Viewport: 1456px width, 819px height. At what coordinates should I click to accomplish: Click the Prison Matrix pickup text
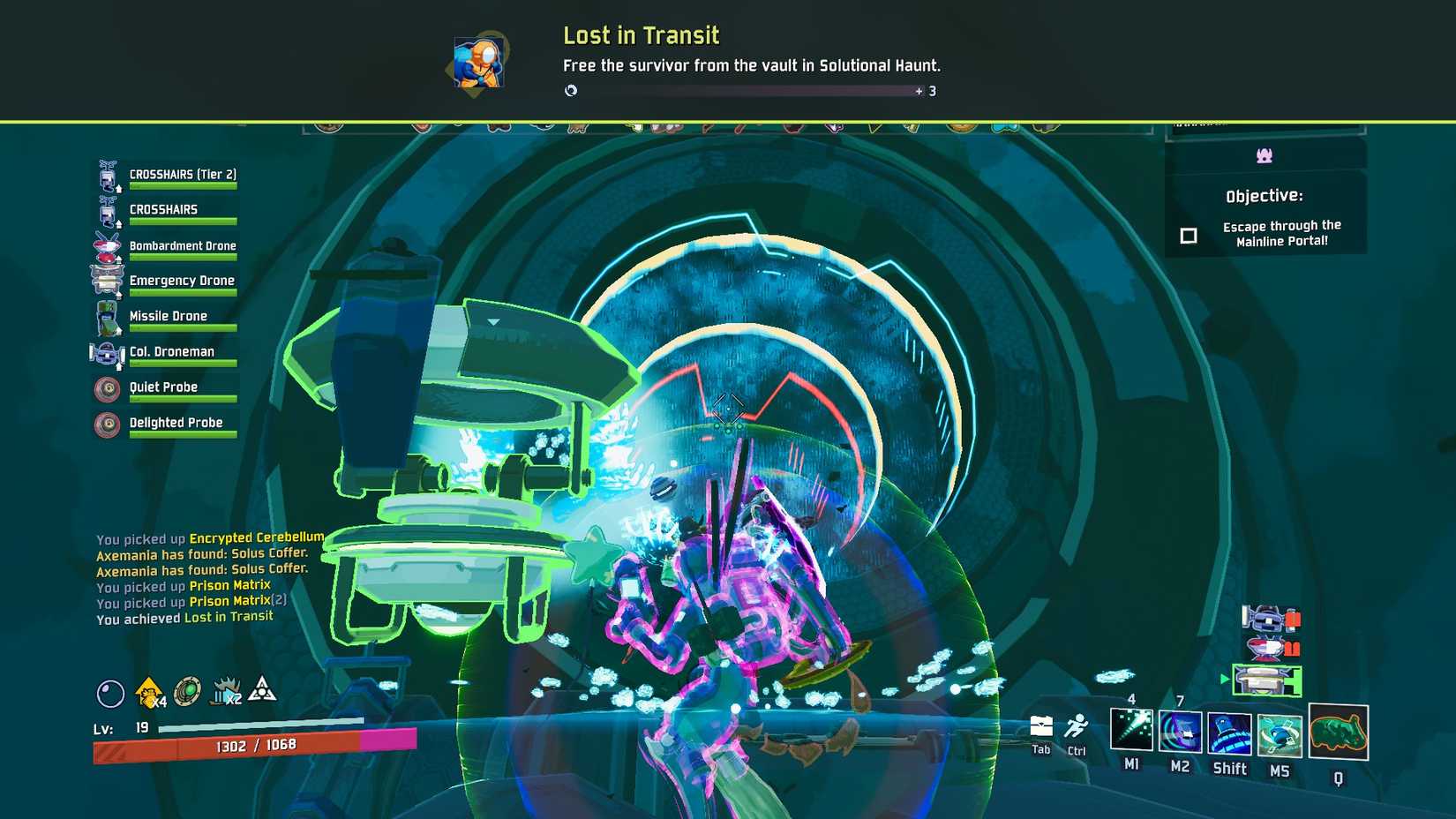230,585
